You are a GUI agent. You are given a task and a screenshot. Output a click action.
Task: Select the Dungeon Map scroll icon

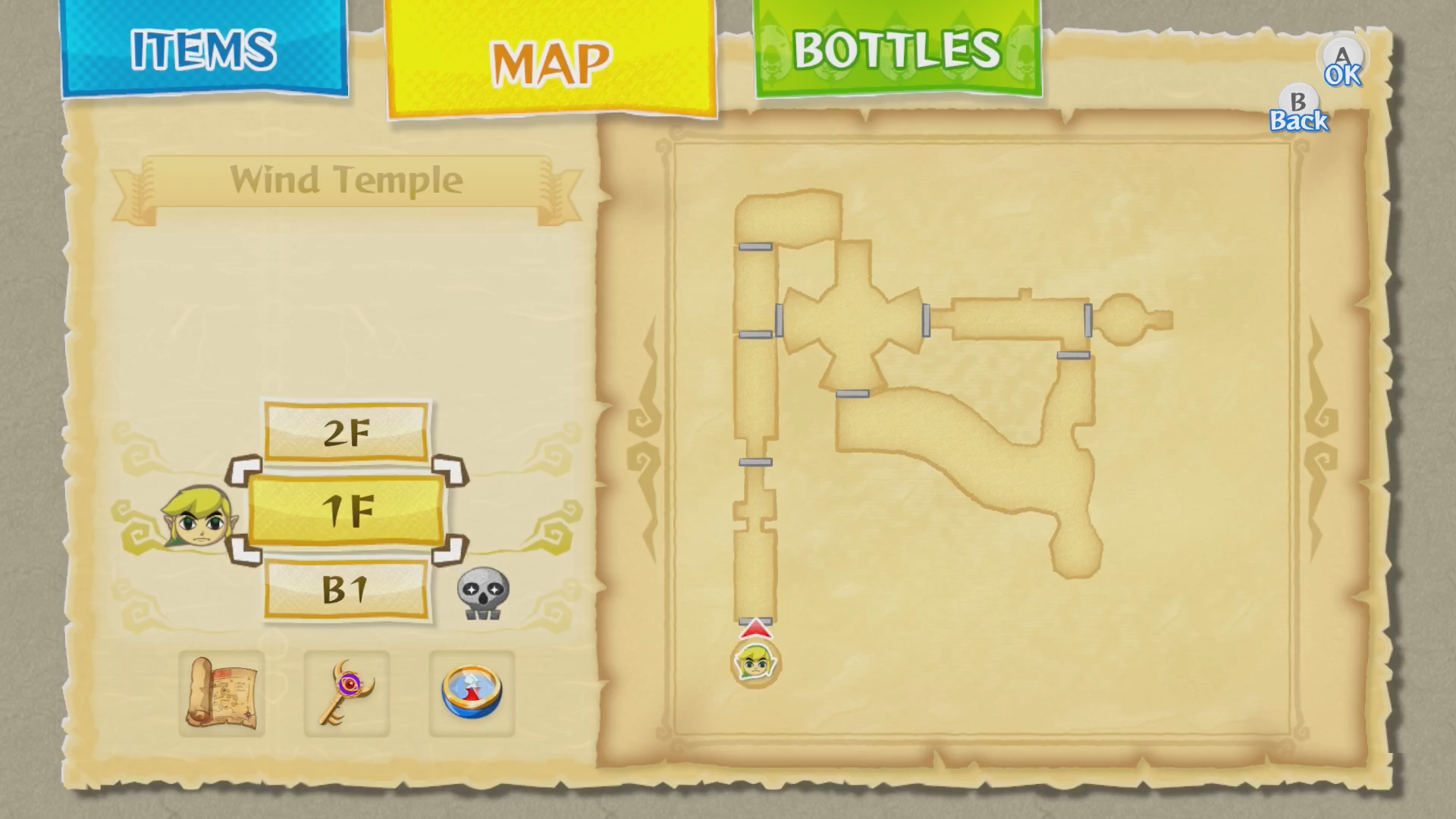[221, 692]
